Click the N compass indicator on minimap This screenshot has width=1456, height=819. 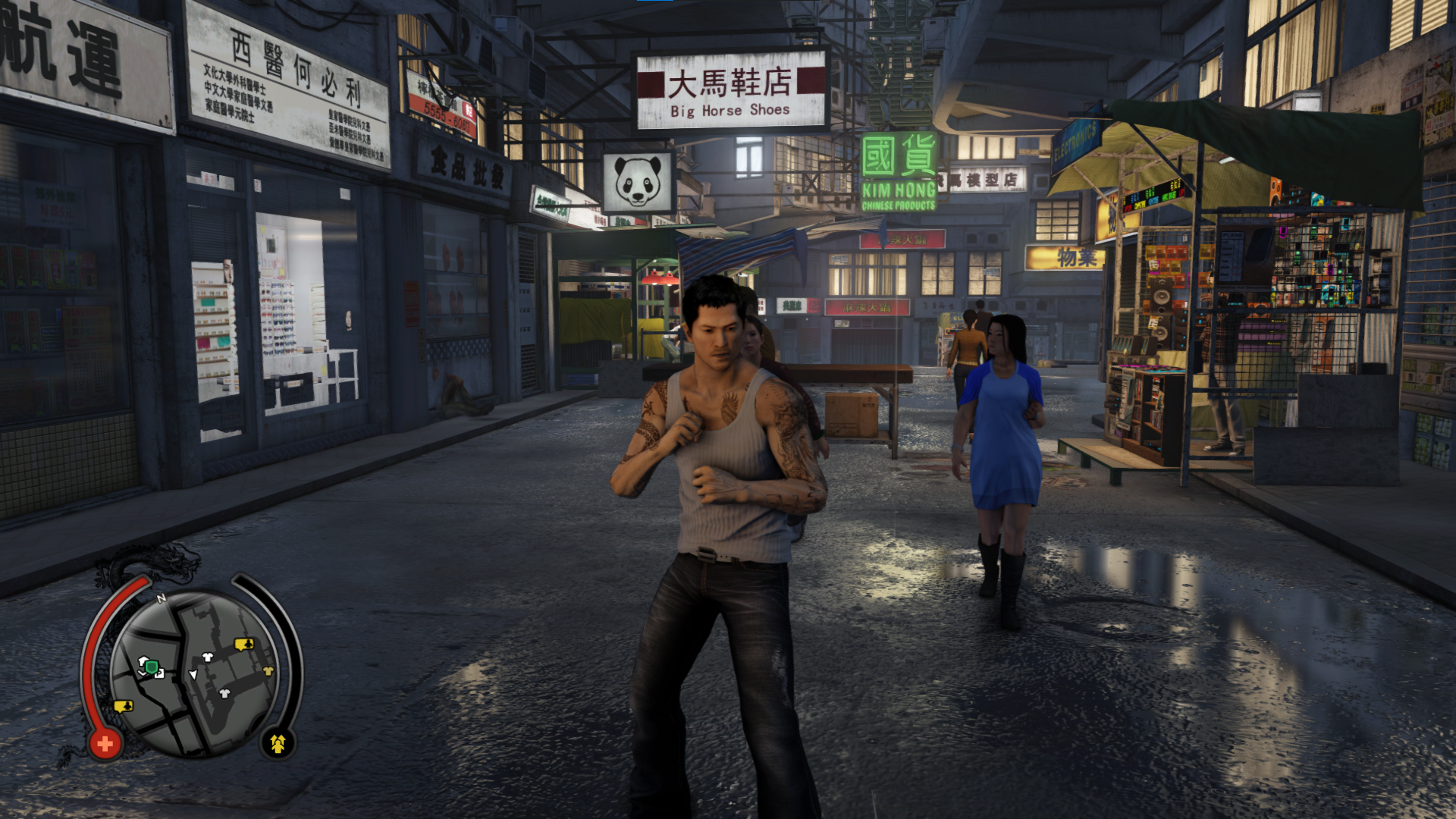click(x=162, y=598)
